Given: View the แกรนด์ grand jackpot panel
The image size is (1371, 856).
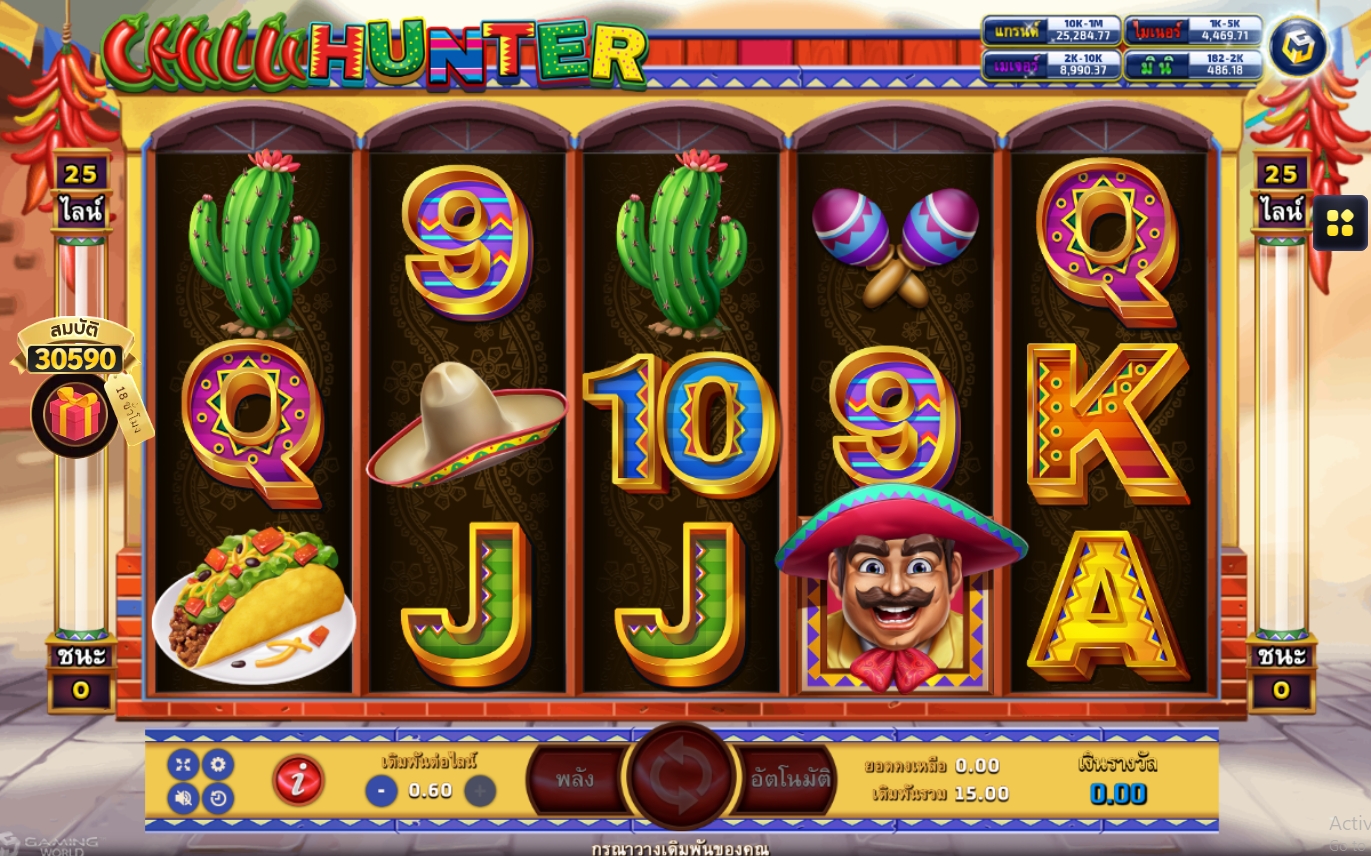Looking at the screenshot, I should coord(1051,31).
